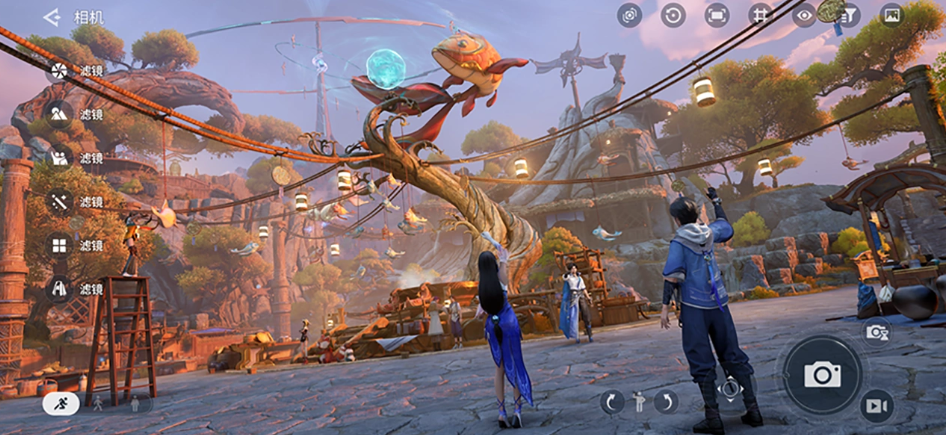
Task: Toggle visibility with the eye icon
Action: tap(804, 15)
